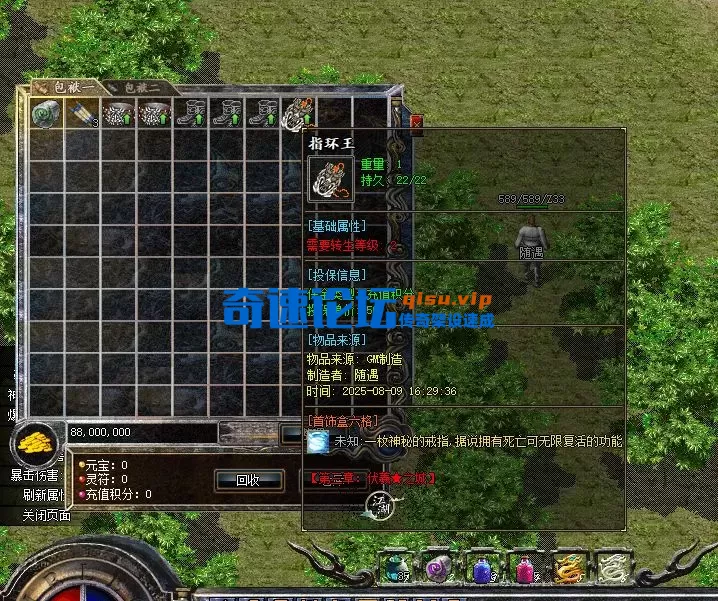Screen dimensions: 718x601
Task: Activate the golden dragon hotbar slot
Action: coord(568,568)
